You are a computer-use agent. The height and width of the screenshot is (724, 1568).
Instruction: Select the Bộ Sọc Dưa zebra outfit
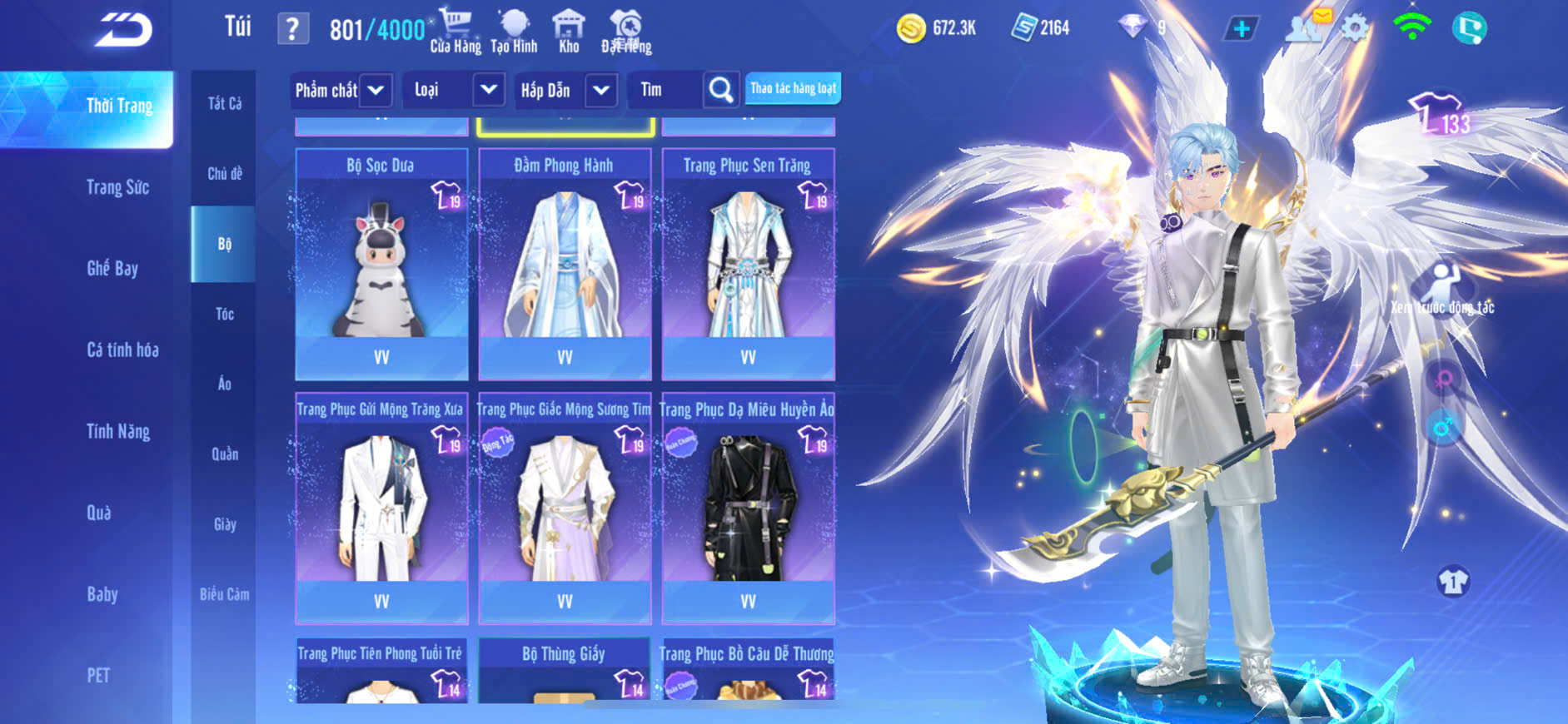click(381, 264)
